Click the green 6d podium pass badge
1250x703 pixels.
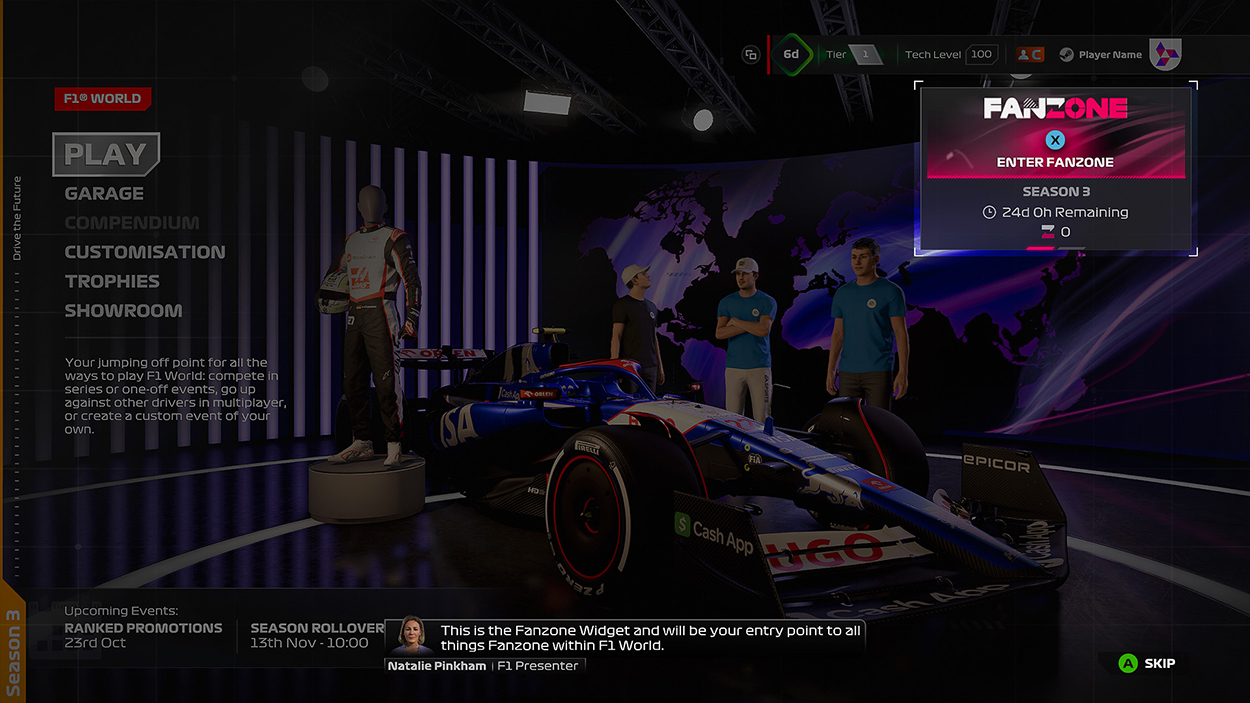pyautogui.click(x=791, y=55)
